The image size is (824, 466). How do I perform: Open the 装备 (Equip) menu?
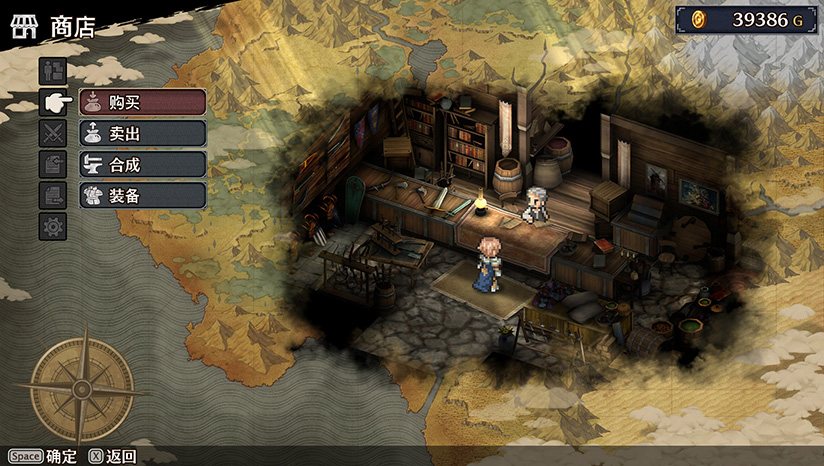pyautogui.click(x=142, y=195)
